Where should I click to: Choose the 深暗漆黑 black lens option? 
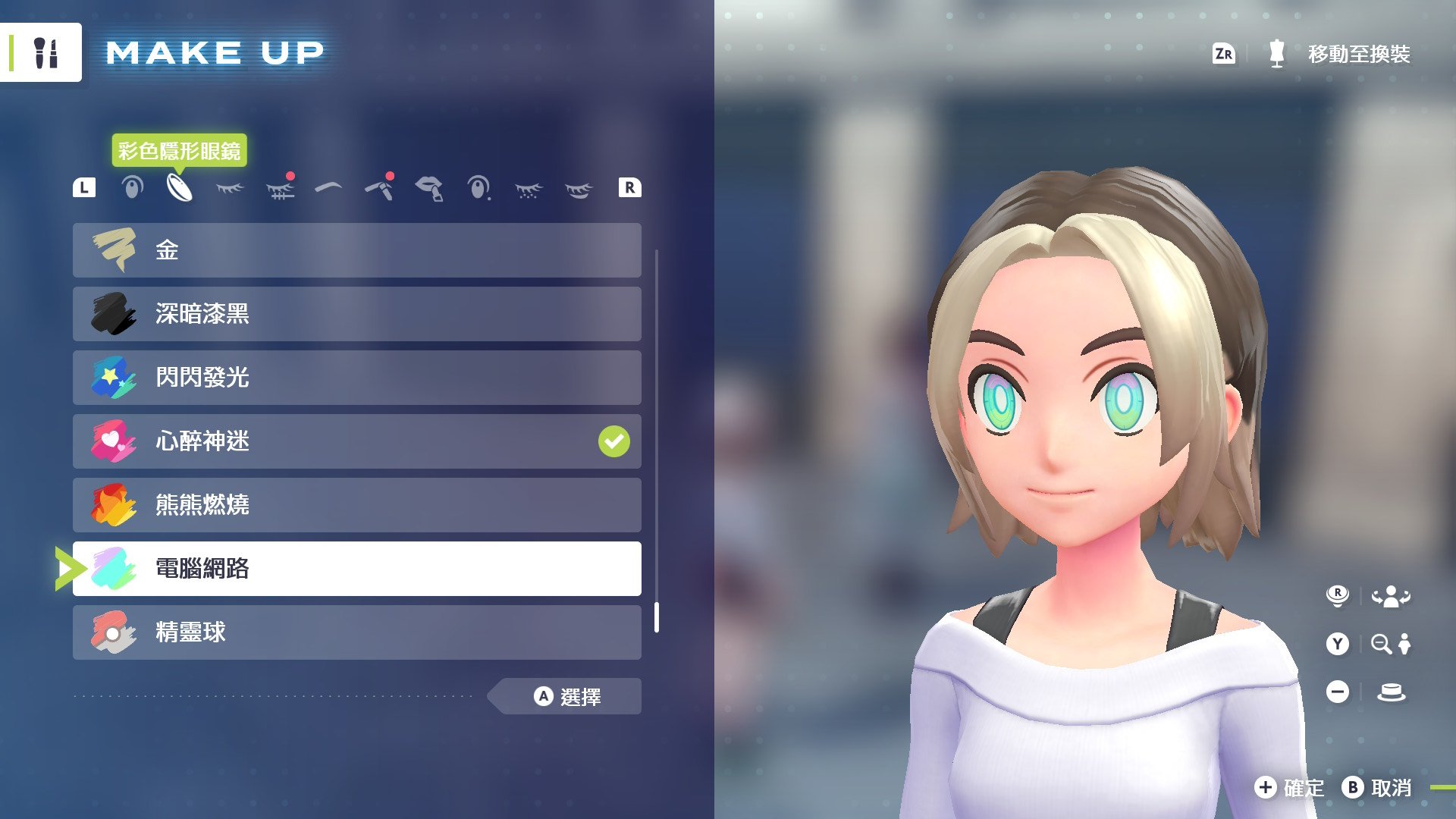coord(356,314)
